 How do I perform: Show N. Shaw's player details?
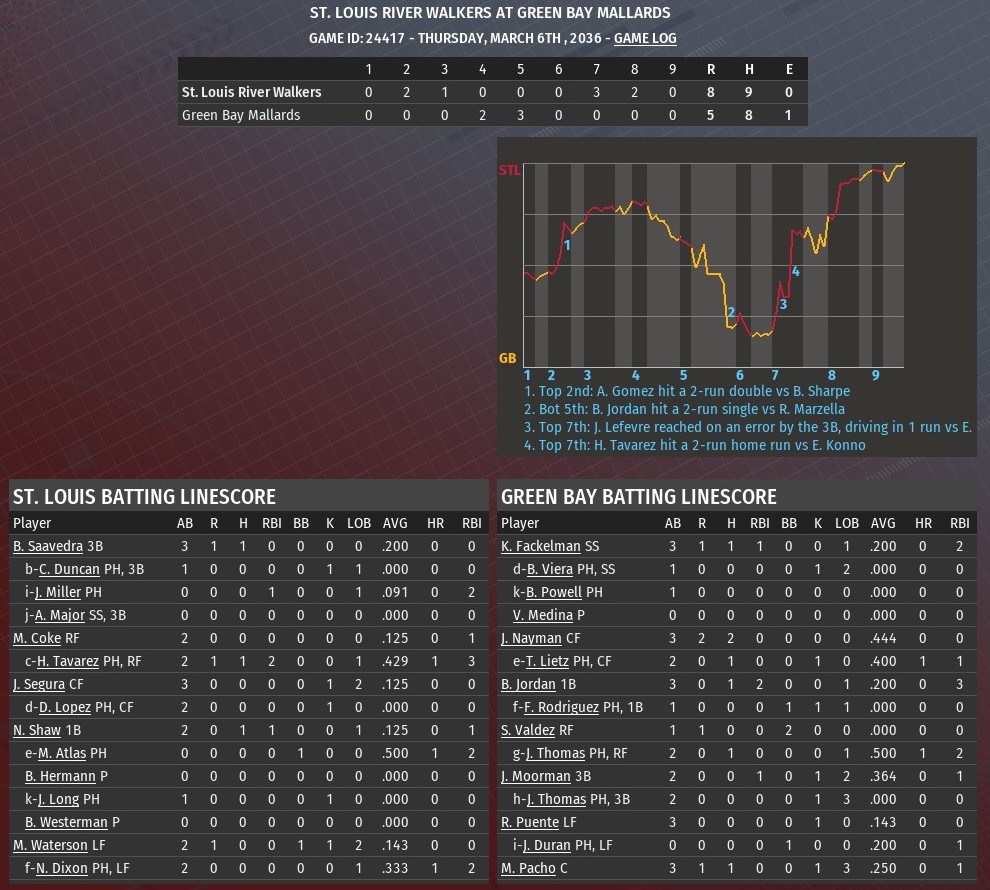[36, 730]
